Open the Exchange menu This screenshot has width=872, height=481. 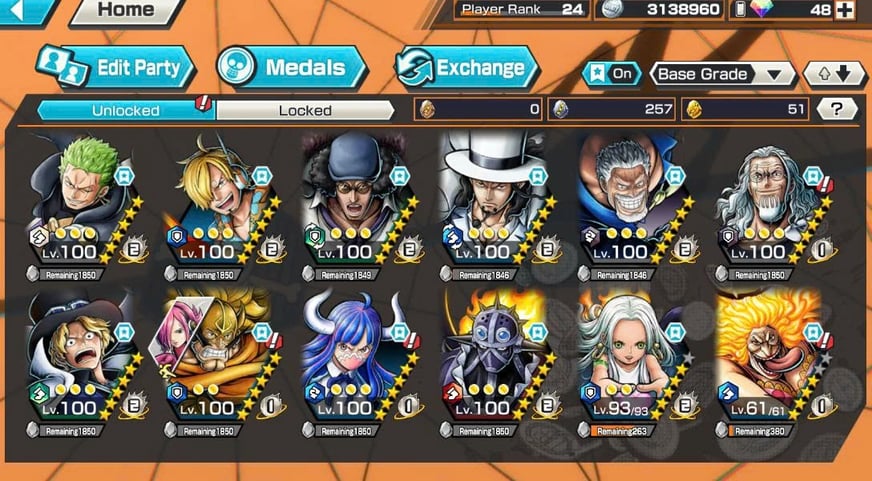(x=468, y=68)
